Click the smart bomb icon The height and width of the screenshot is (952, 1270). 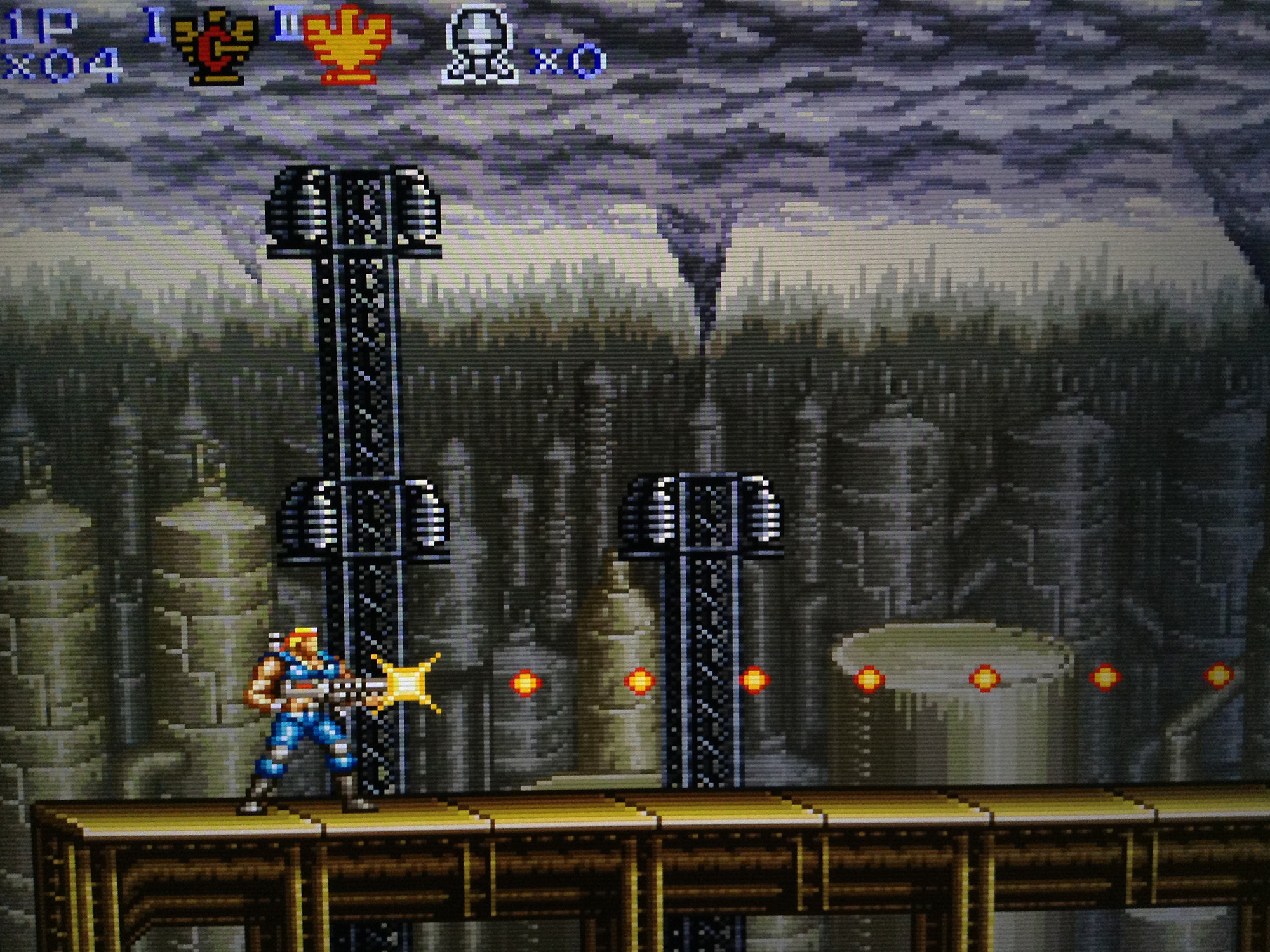point(479,44)
